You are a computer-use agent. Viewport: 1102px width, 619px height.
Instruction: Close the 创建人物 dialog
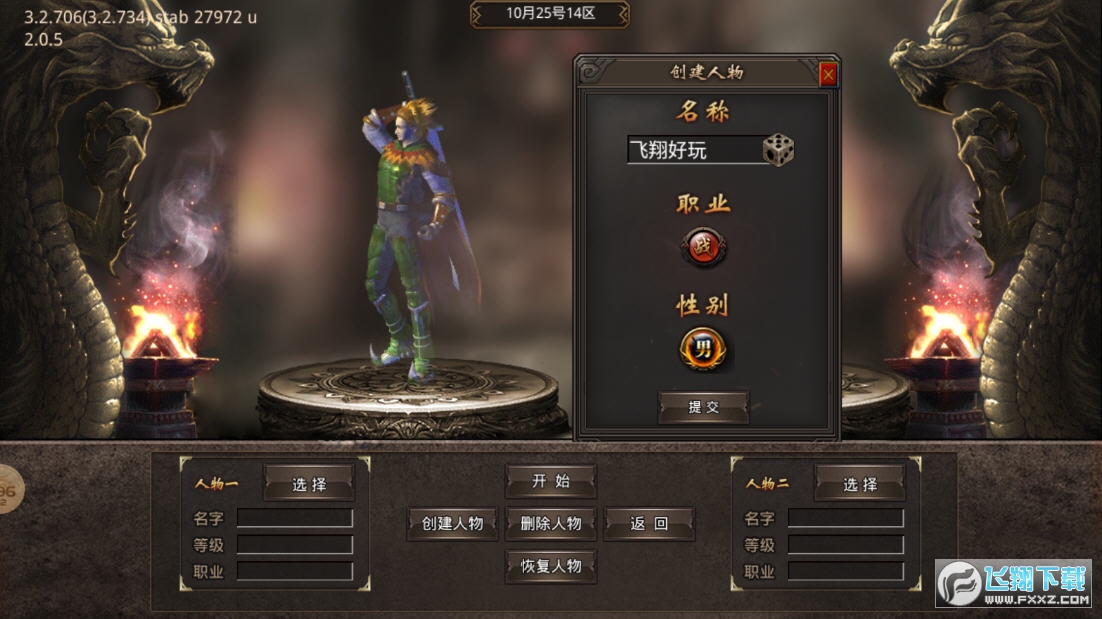click(x=828, y=74)
